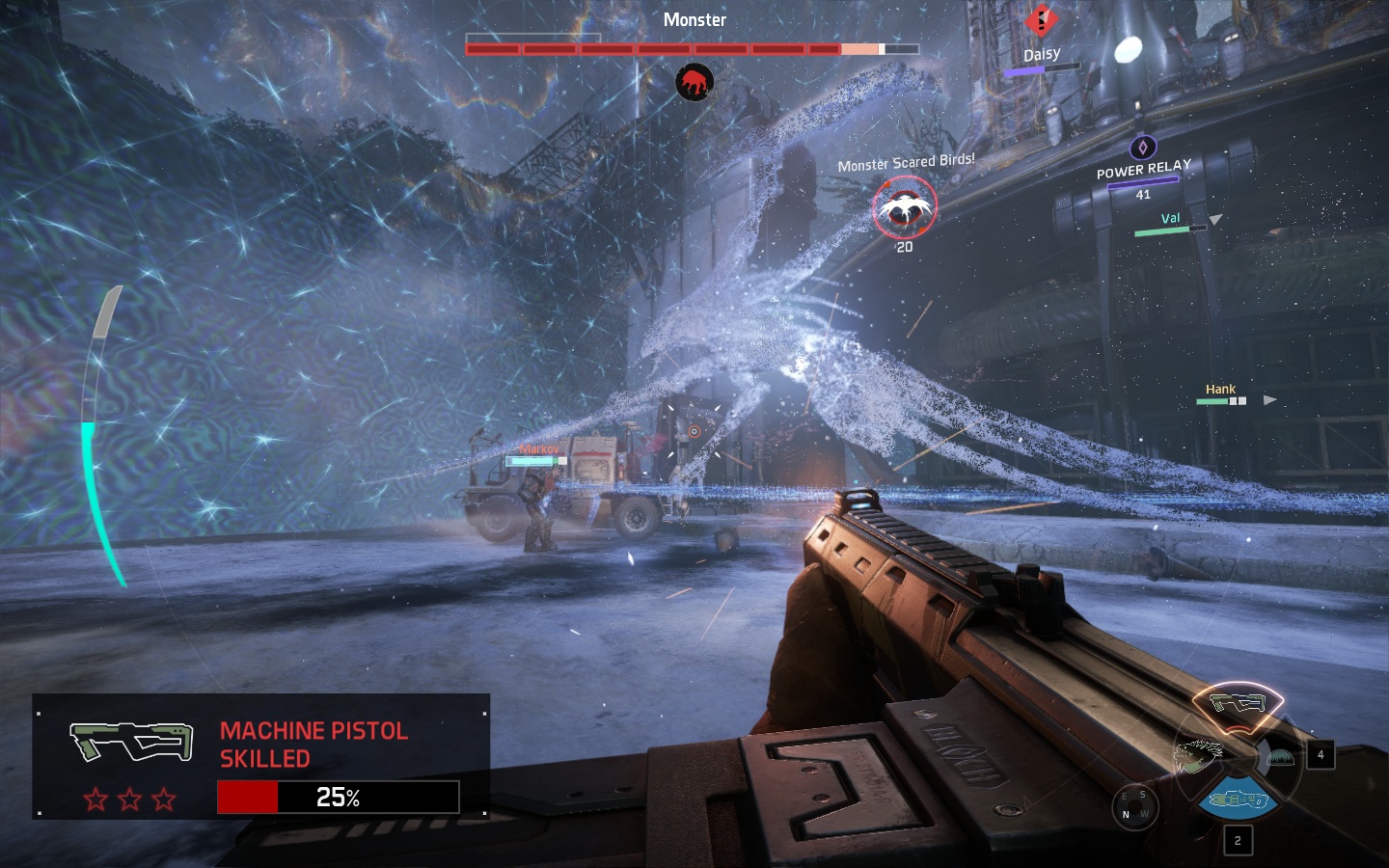Switch to the harpoon gun wheel slot
The image size is (1389, 868).
tap(1238, 800)
